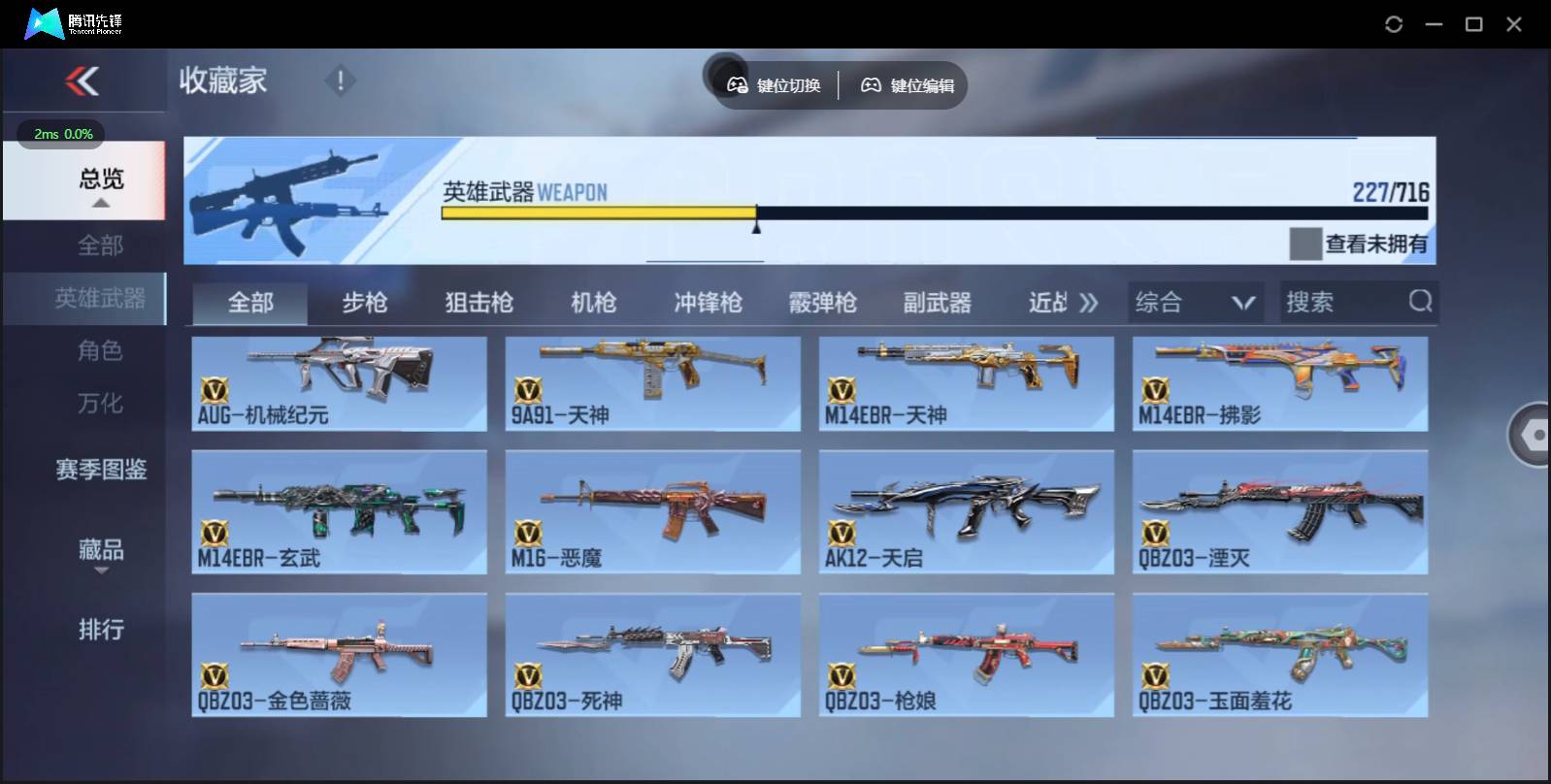Expand the 藏品 sidebar section
Viewport: 1551px width, 784px height.
[100, 551]
